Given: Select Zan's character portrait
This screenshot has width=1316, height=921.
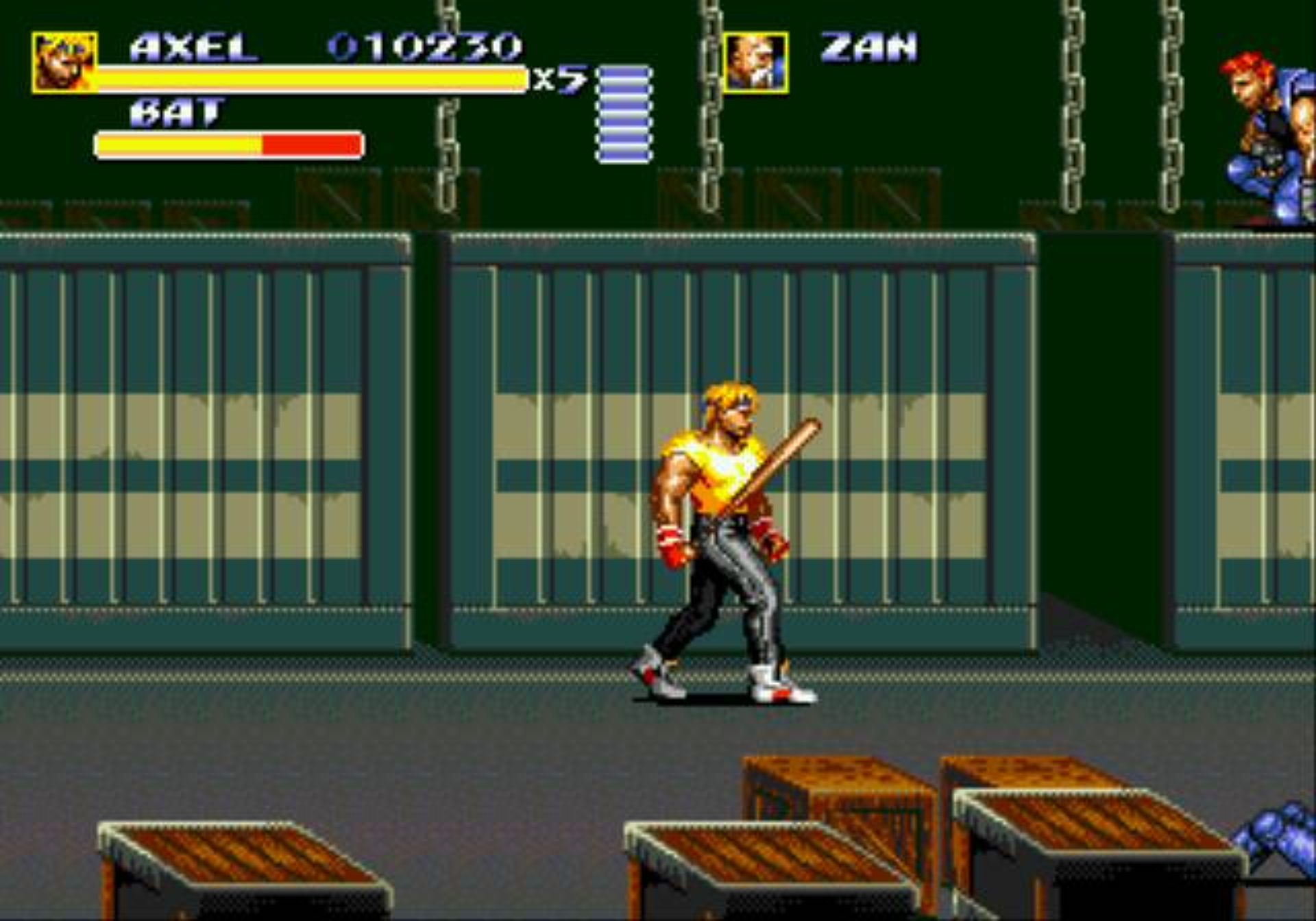Looking at the screenshot, I should [x=755, y=62].
